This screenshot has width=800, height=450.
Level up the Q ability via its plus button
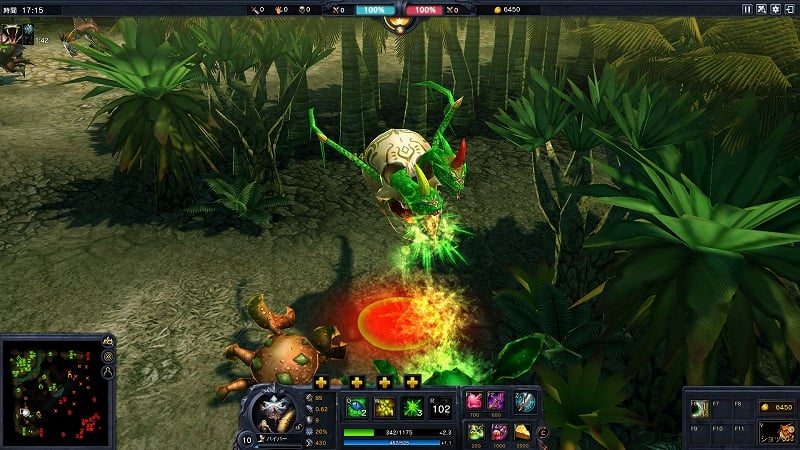pyautogui.click(x=321, y=382)
